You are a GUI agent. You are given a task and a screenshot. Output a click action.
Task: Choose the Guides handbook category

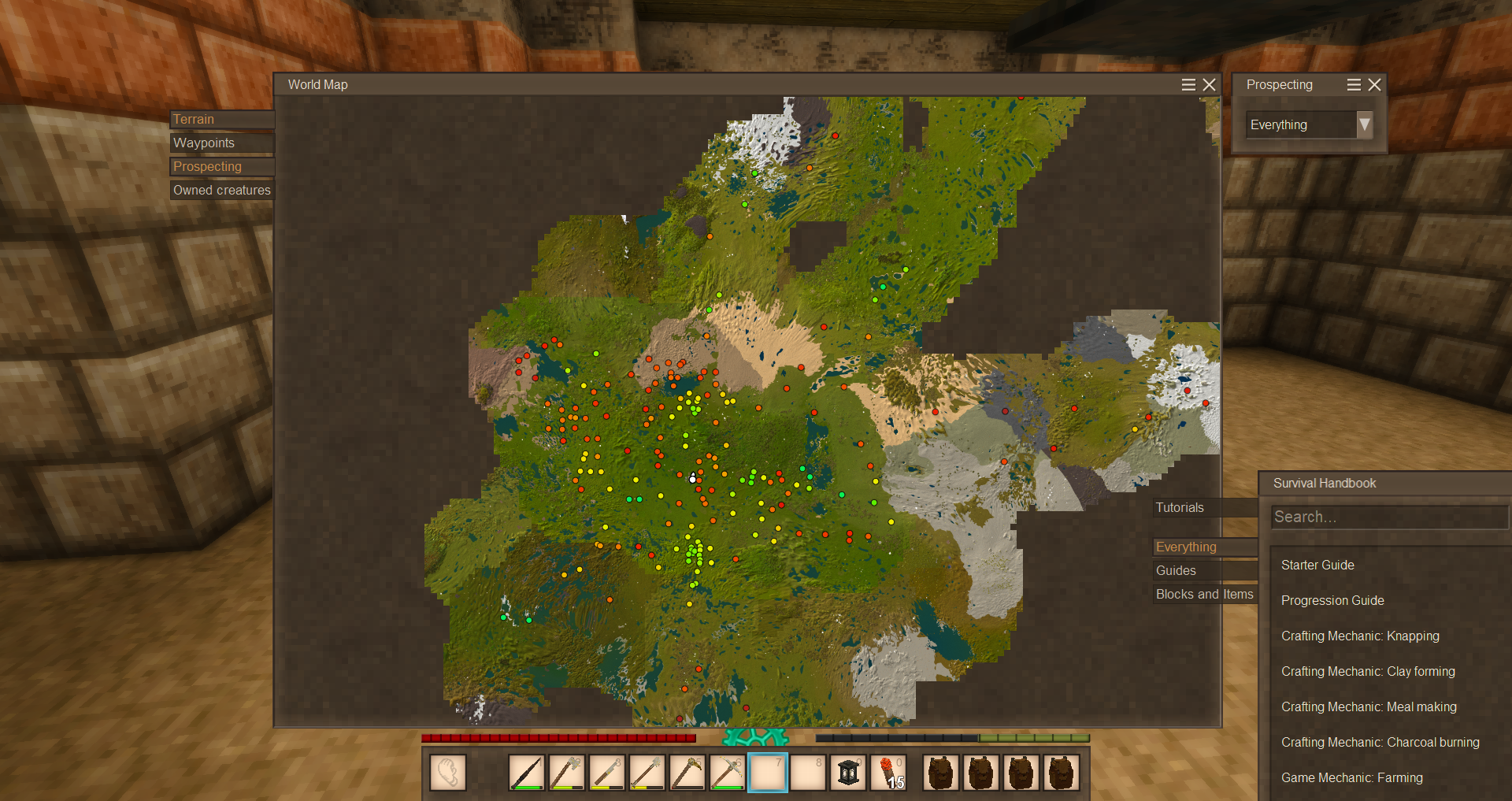[1203, 571]
